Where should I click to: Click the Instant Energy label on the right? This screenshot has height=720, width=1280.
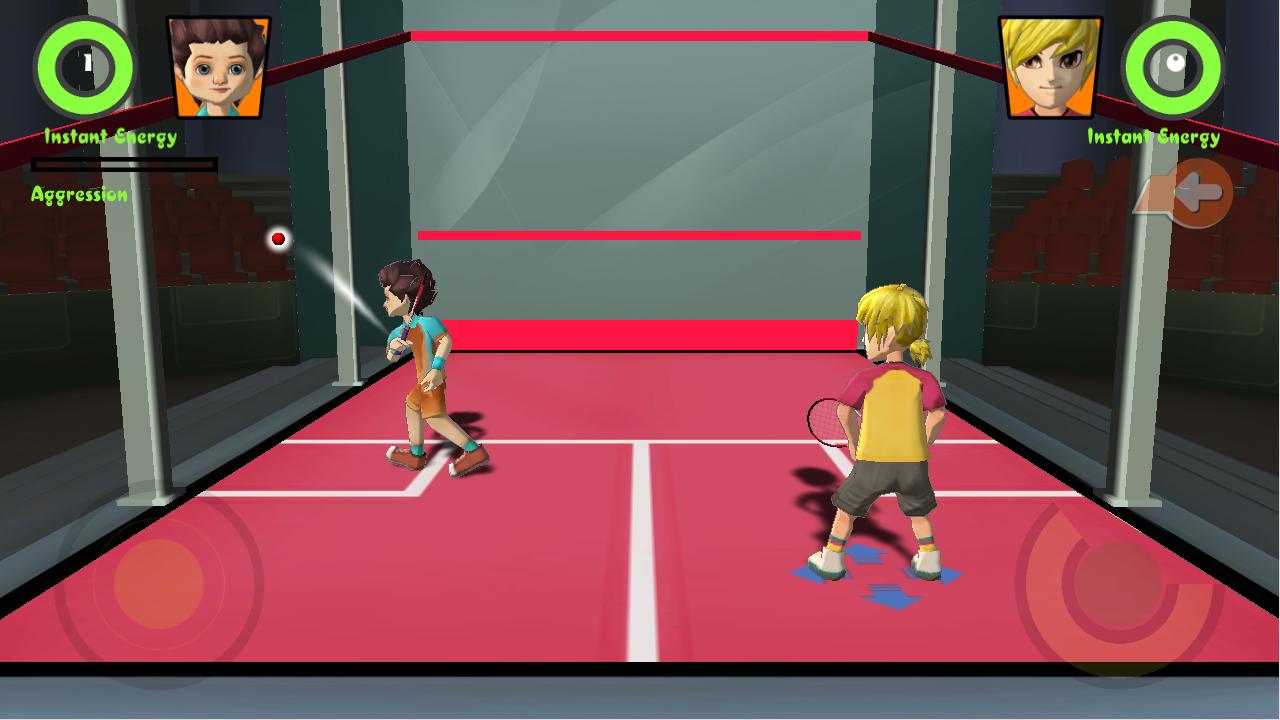point(1152,135)
